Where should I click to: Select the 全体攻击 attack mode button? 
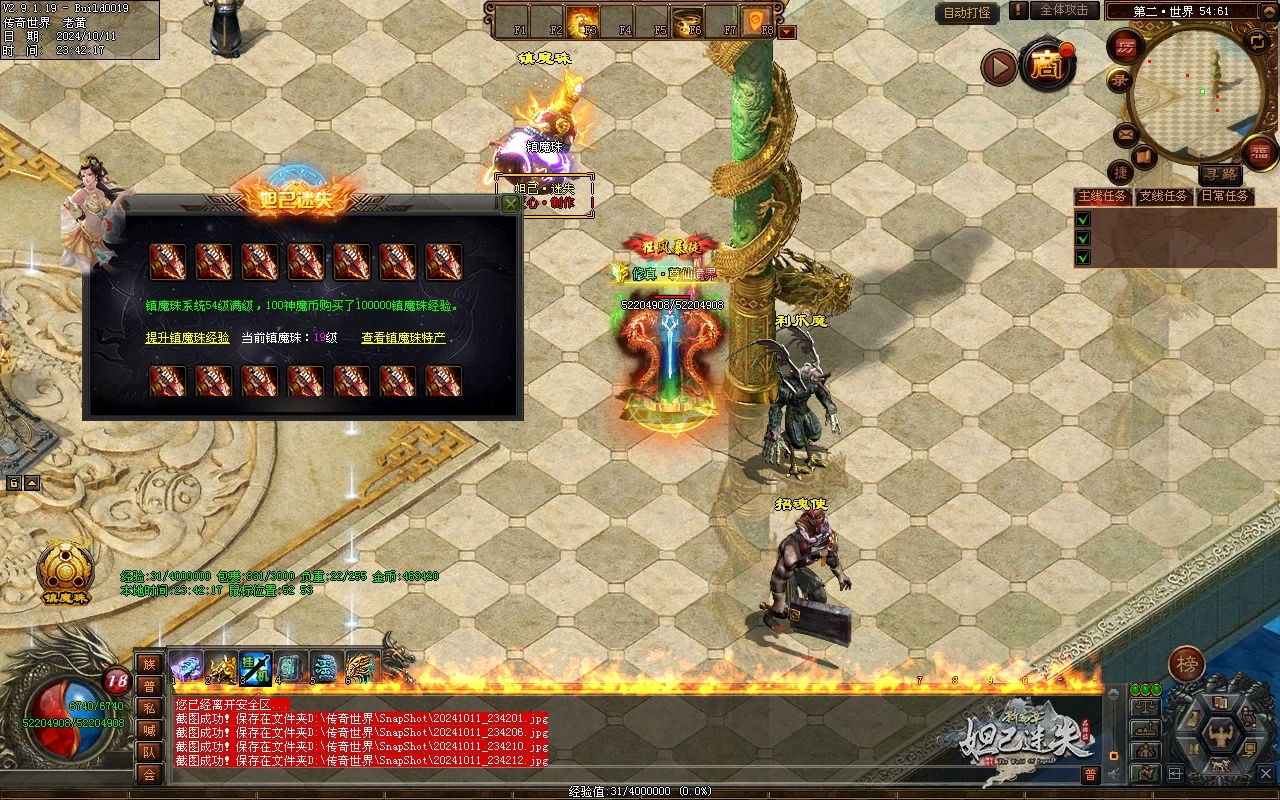click(x=1064, y=10)
